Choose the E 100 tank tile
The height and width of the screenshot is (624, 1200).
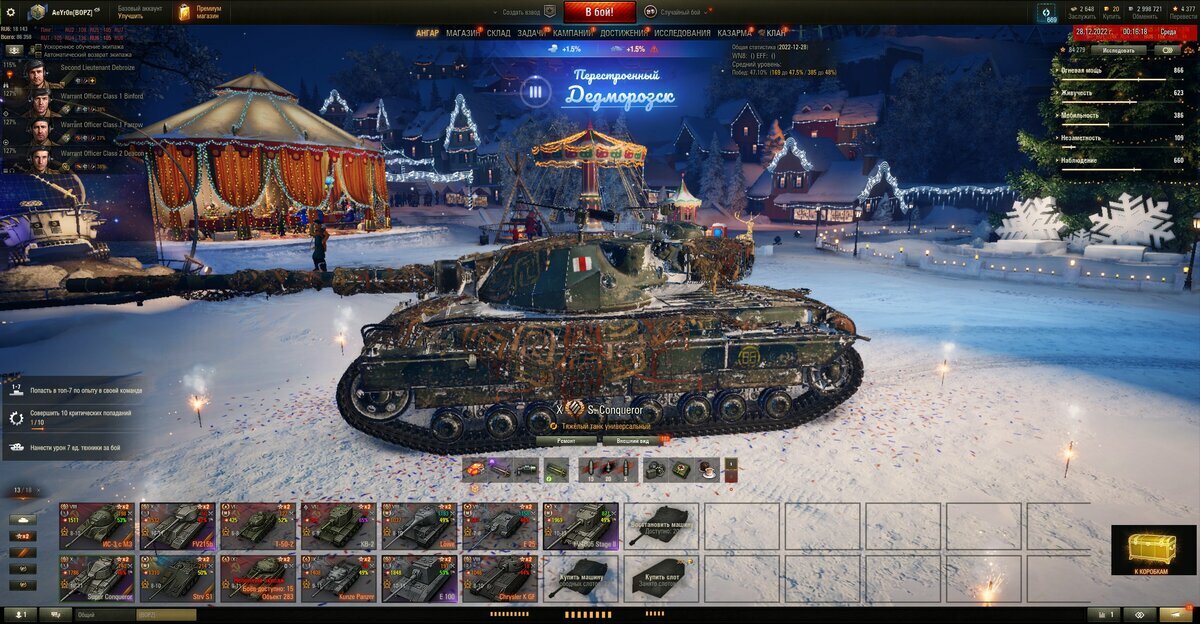pos(419,578)
